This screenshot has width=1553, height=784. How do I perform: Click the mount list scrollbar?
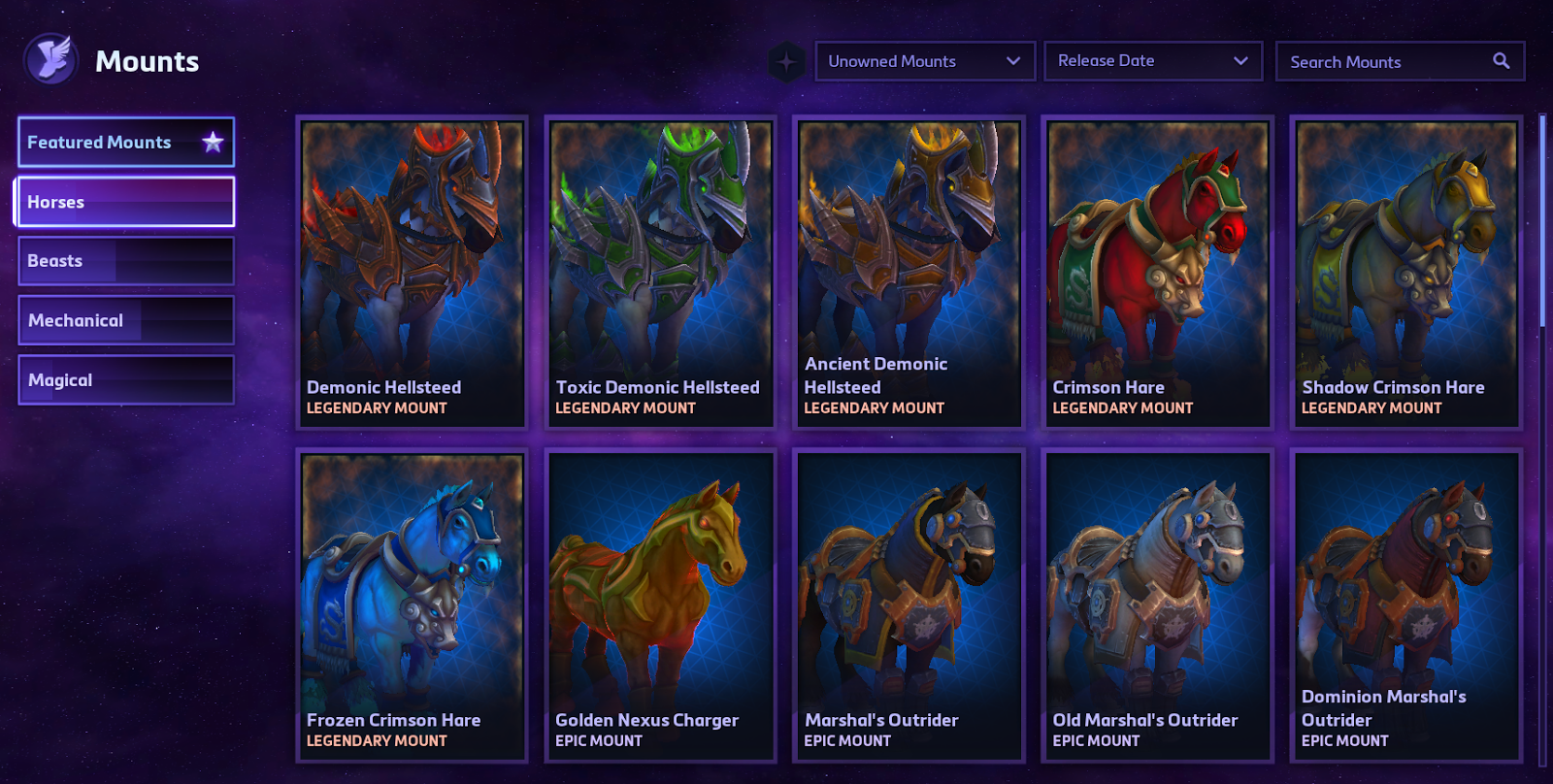pyautogui.click(x=1542, y=223)
